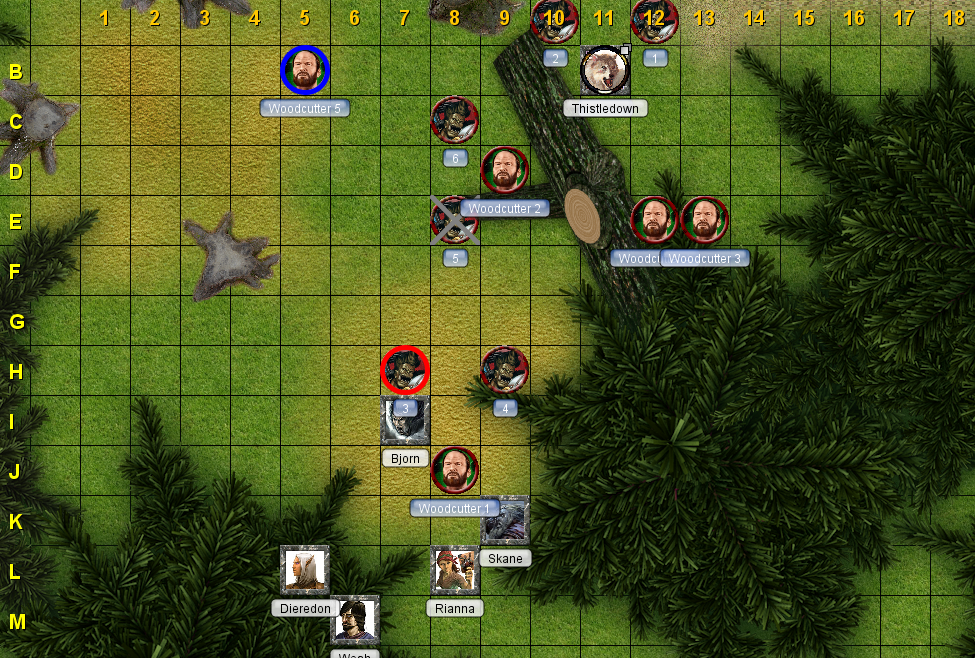The image size is (975, 658).
Task: Click Rianna's character portrait token
Action: pos(455,570)
